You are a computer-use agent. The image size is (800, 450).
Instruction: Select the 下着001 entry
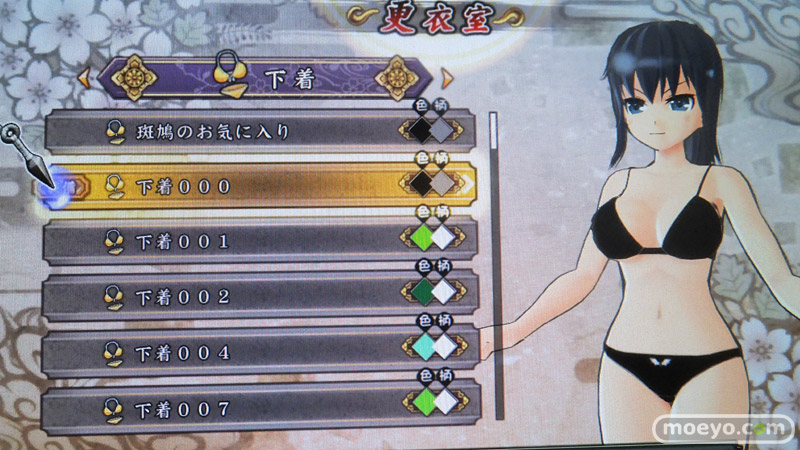[x=230, y=241]
